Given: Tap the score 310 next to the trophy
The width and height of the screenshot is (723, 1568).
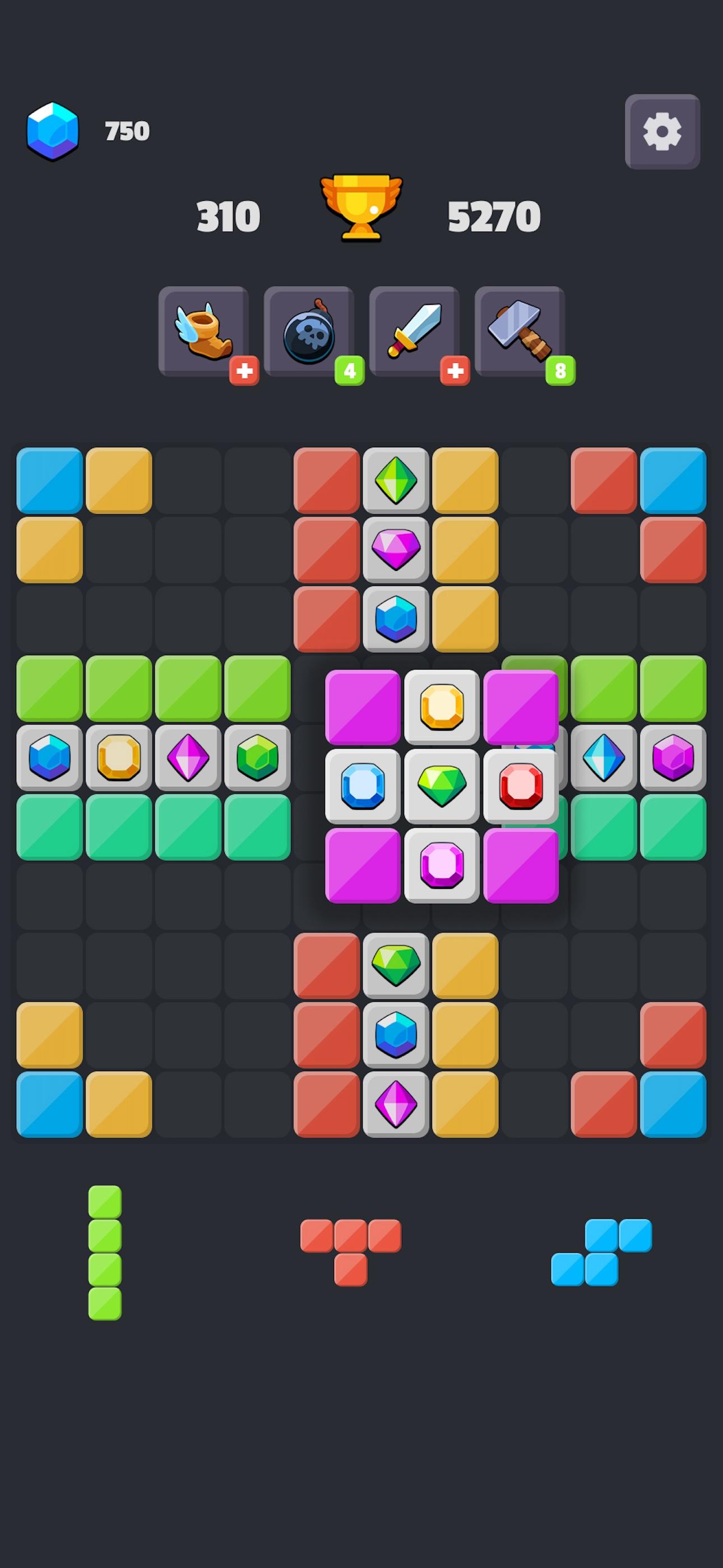Looking at the screenshot, I should pyautogui.click(x=229, y=214).
